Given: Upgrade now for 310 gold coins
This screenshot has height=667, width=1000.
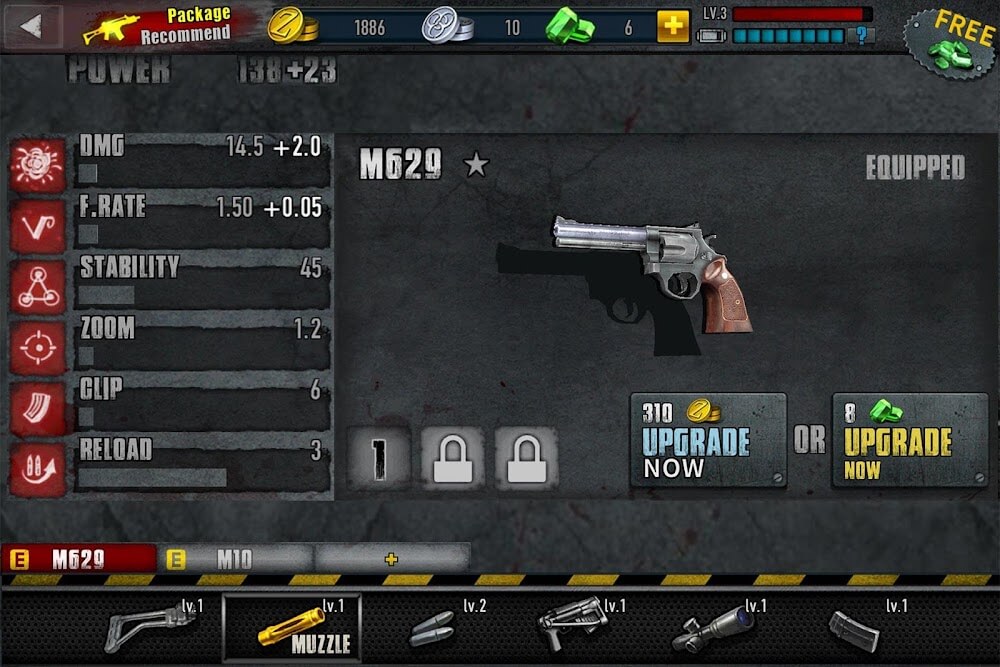Looking at the screenshot, I should [708, 440].
